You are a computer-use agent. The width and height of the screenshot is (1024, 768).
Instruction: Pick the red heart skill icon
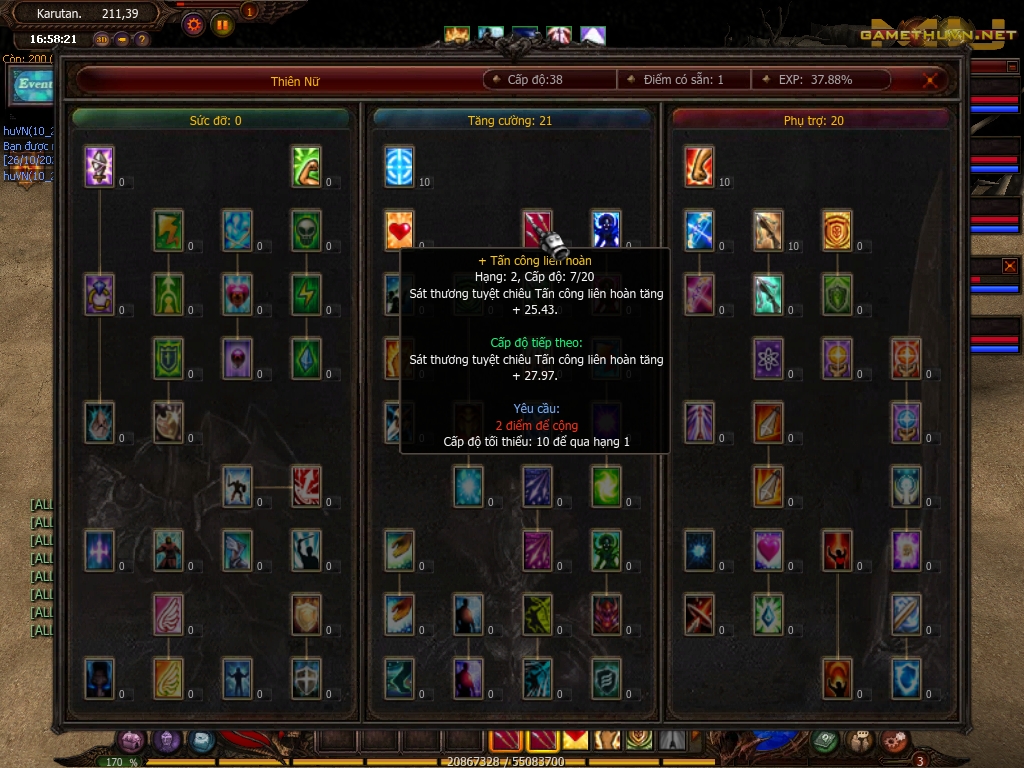(400, 230)
